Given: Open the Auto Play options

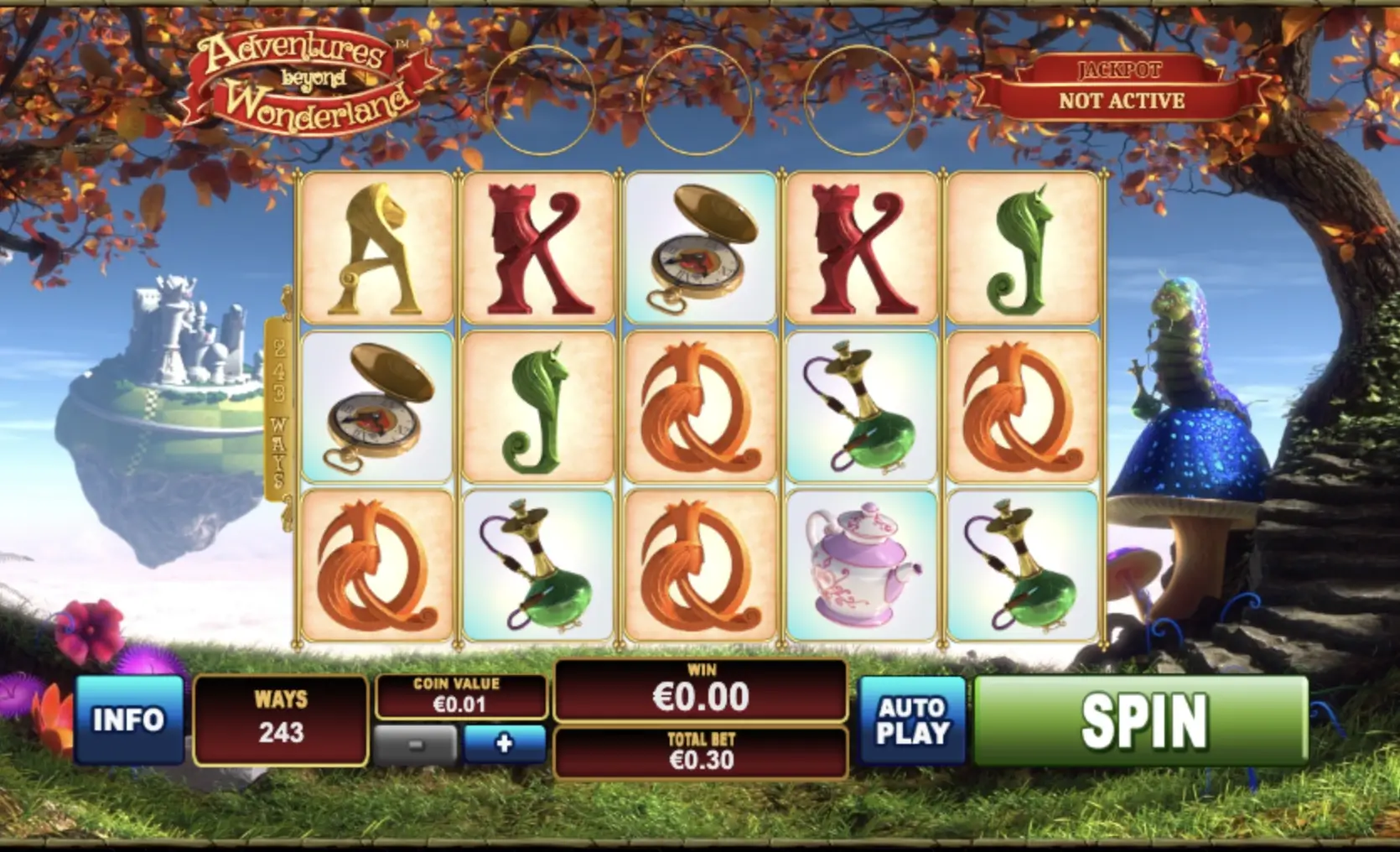Looking at the screenshot, I should pos(912,720).
